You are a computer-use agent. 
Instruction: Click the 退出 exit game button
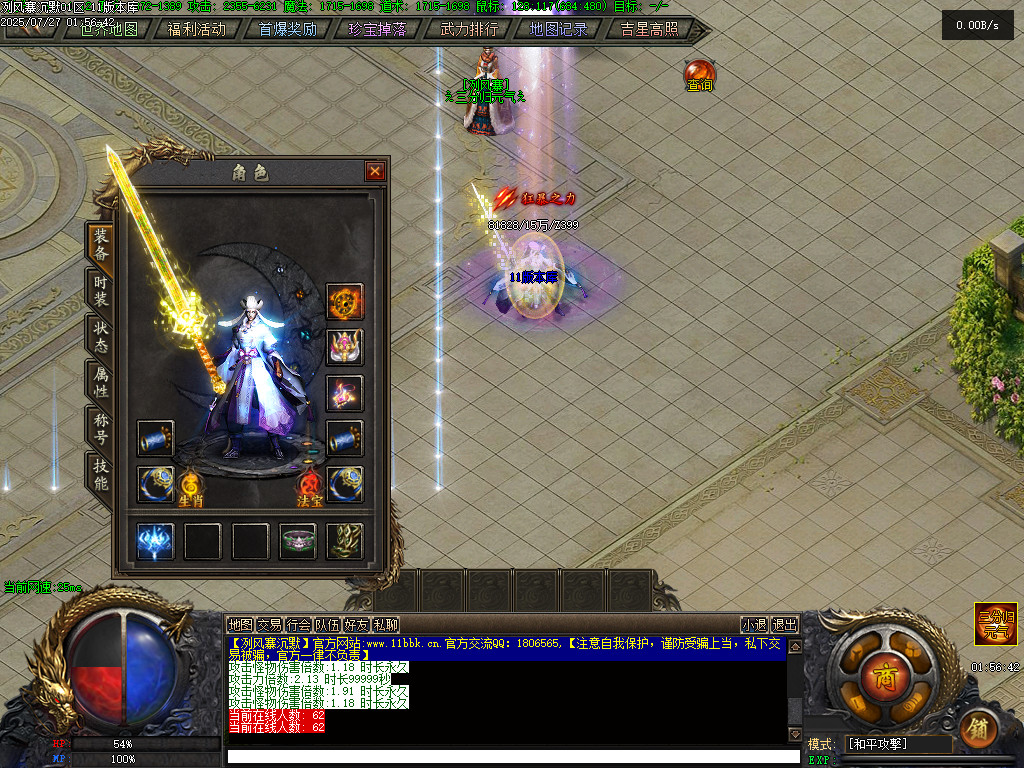[785, 625]
